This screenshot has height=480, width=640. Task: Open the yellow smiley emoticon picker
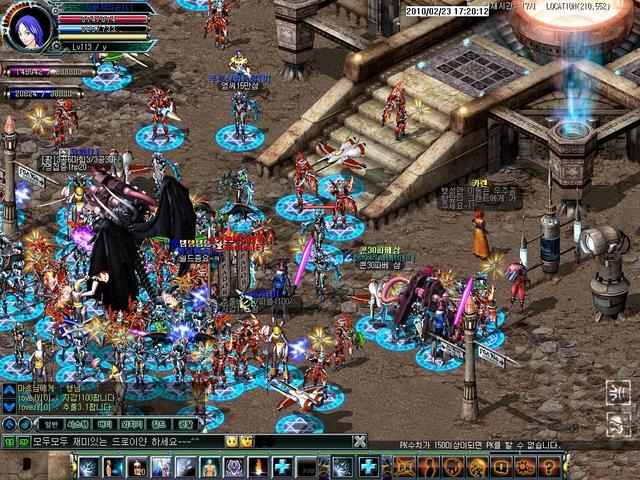232,441
